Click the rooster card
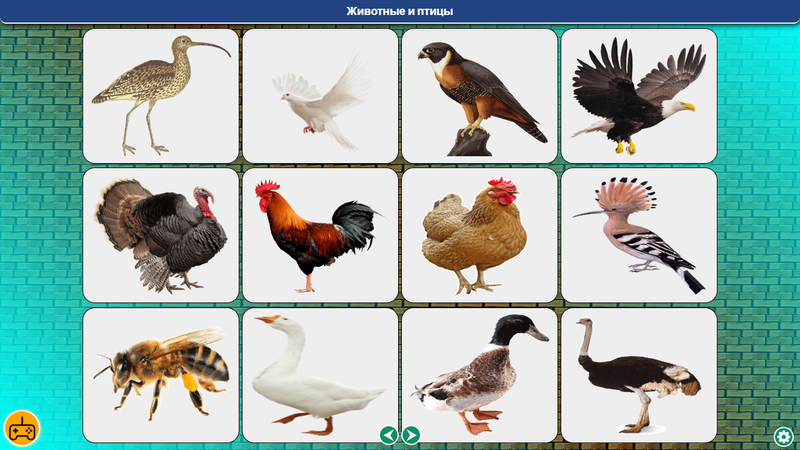 pos(320,235)
